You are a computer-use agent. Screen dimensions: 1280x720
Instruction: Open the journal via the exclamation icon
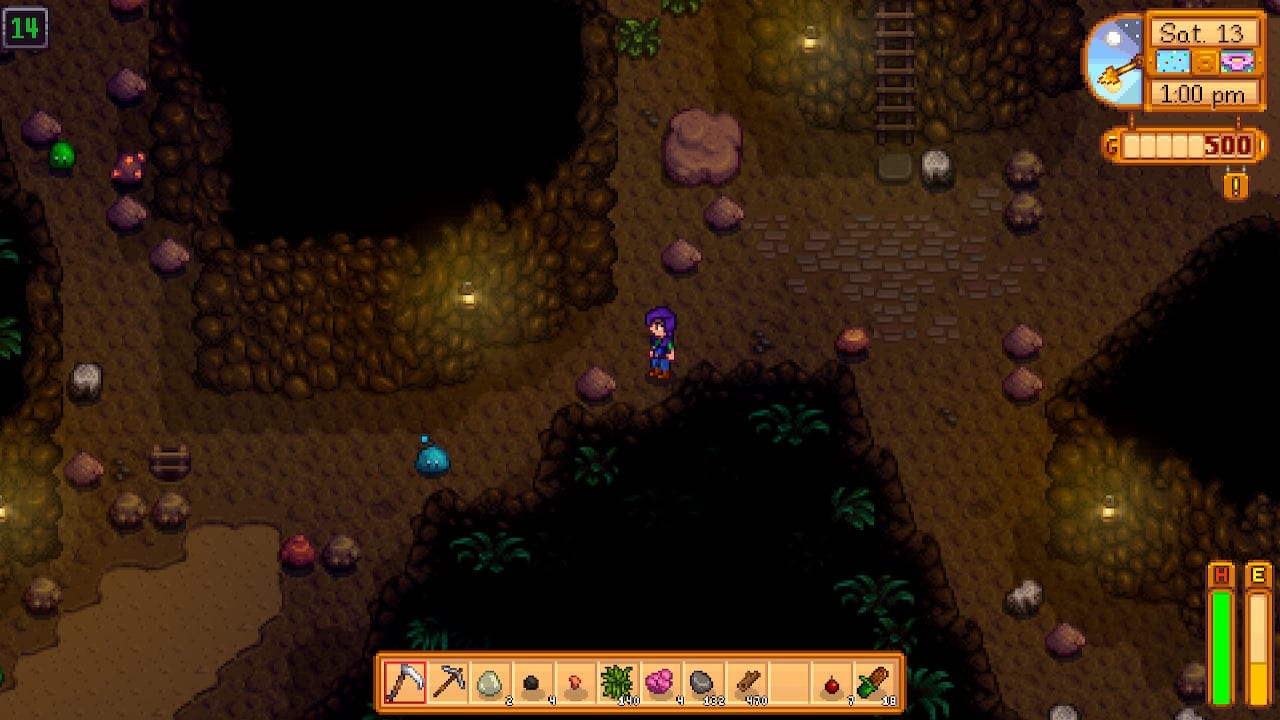(x=1236, y=186)
